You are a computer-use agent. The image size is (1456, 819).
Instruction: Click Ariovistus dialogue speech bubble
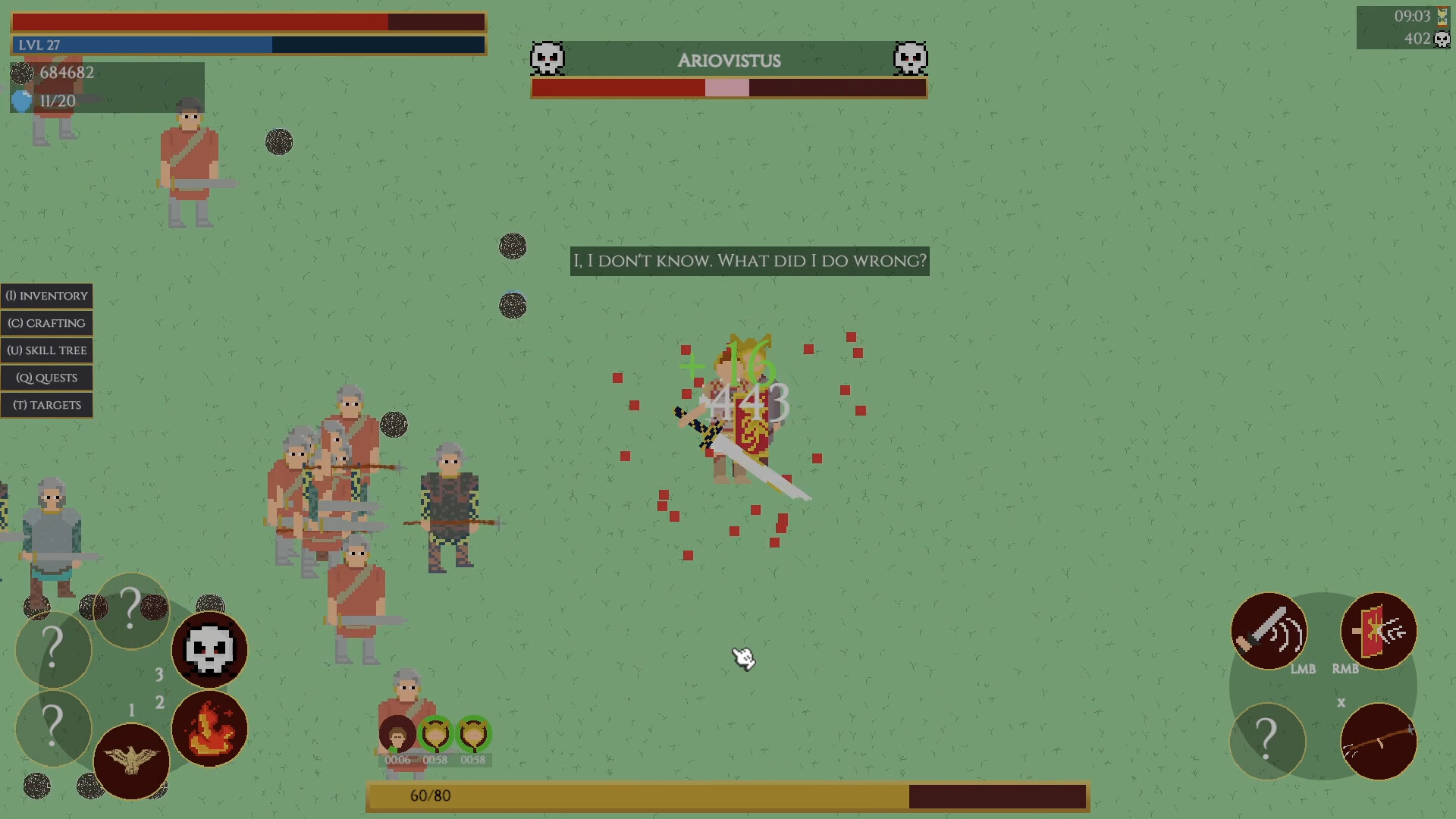749,261
